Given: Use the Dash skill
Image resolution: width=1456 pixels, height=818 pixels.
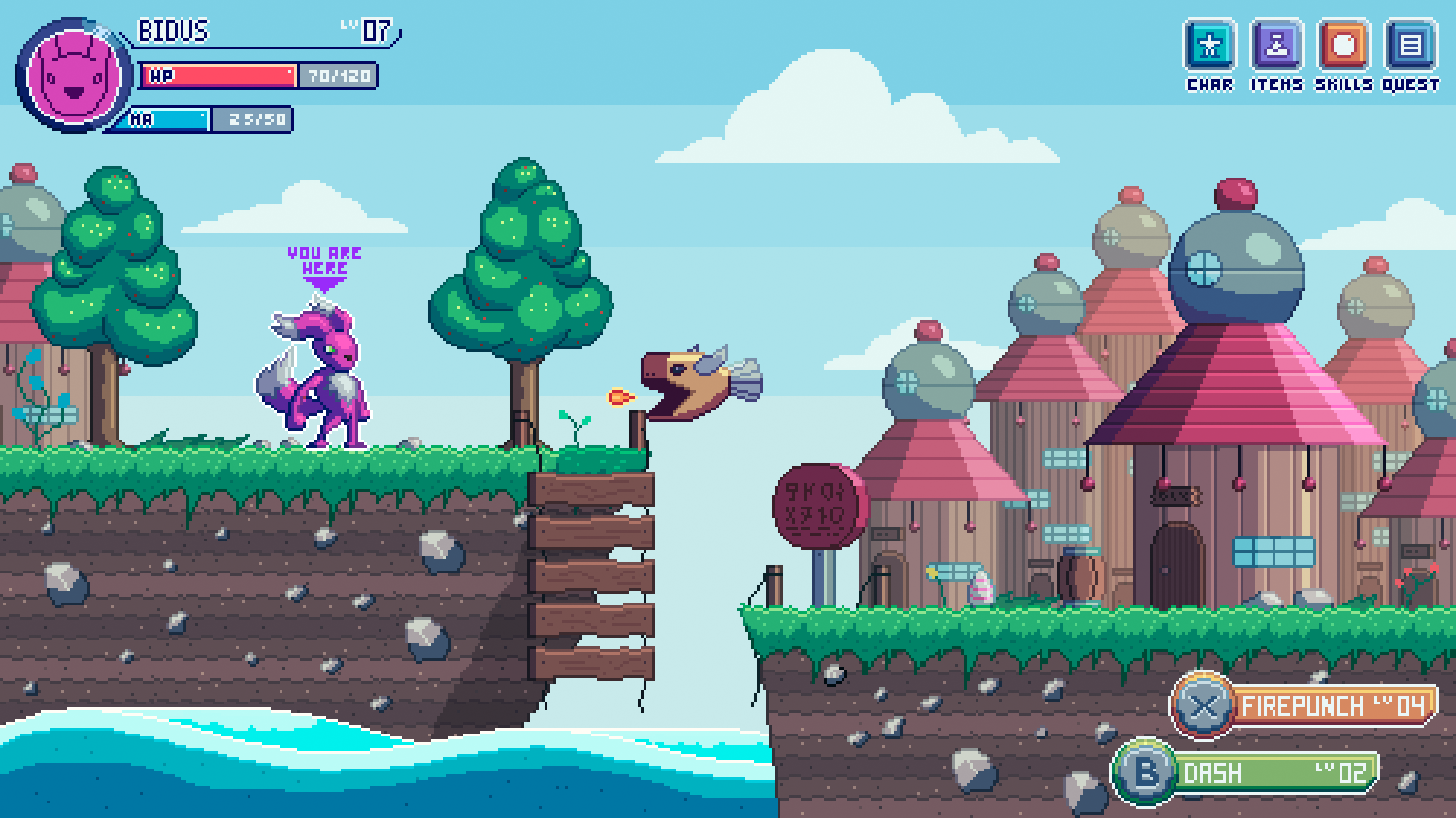Looking at the screenshot, I should click(x=1247, y=773).
